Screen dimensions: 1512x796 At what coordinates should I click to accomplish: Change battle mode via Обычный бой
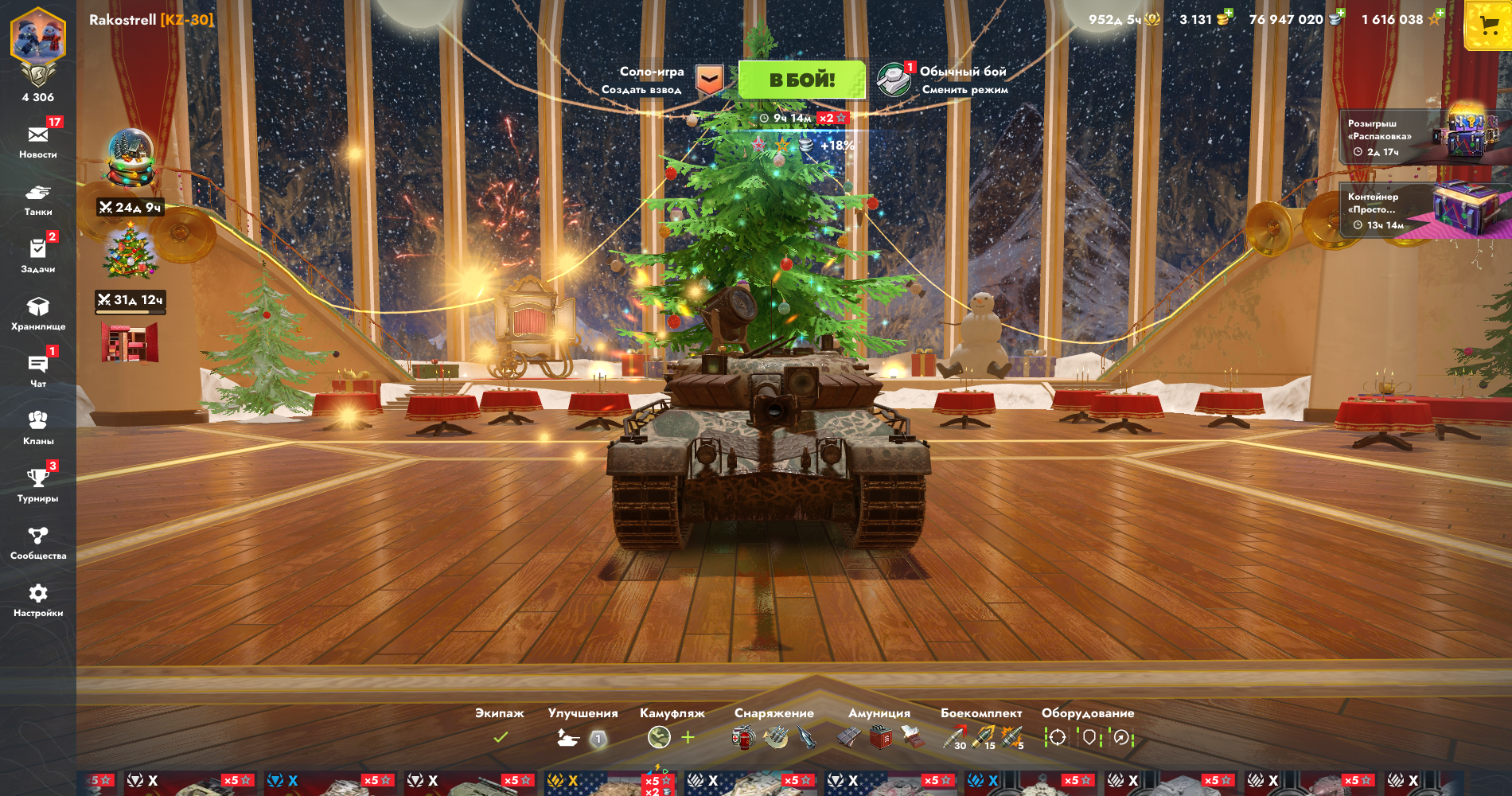click(x=944, y=80)
